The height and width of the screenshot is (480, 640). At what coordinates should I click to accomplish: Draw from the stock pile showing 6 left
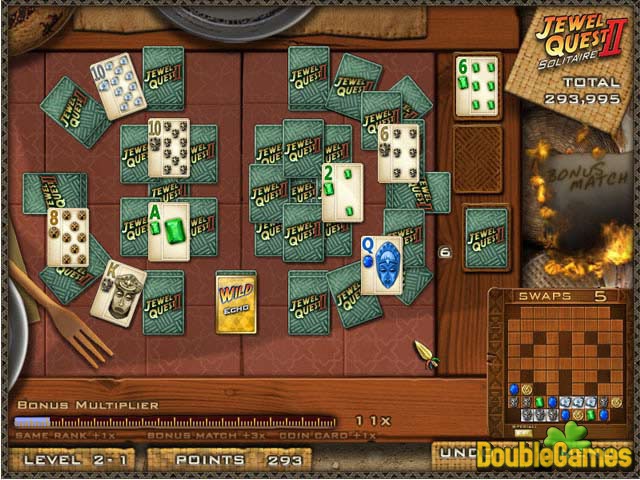[485, 239]
